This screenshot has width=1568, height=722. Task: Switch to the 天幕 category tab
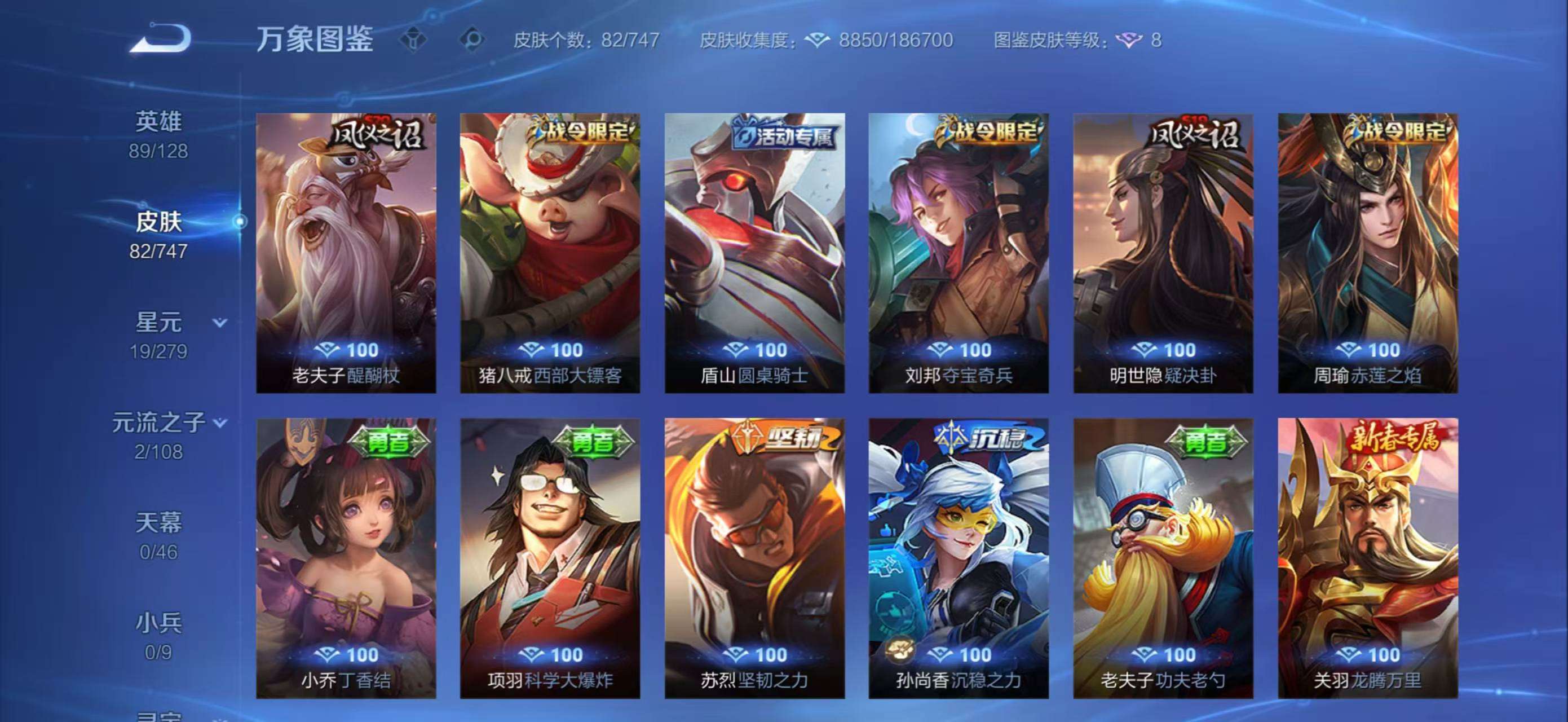tap(158, 522)
